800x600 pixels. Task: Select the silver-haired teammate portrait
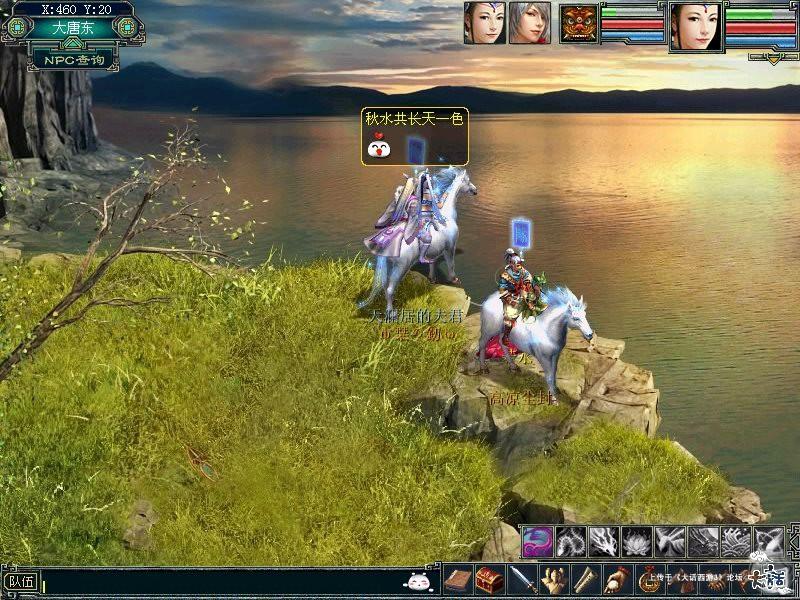[x=529, y=23]
